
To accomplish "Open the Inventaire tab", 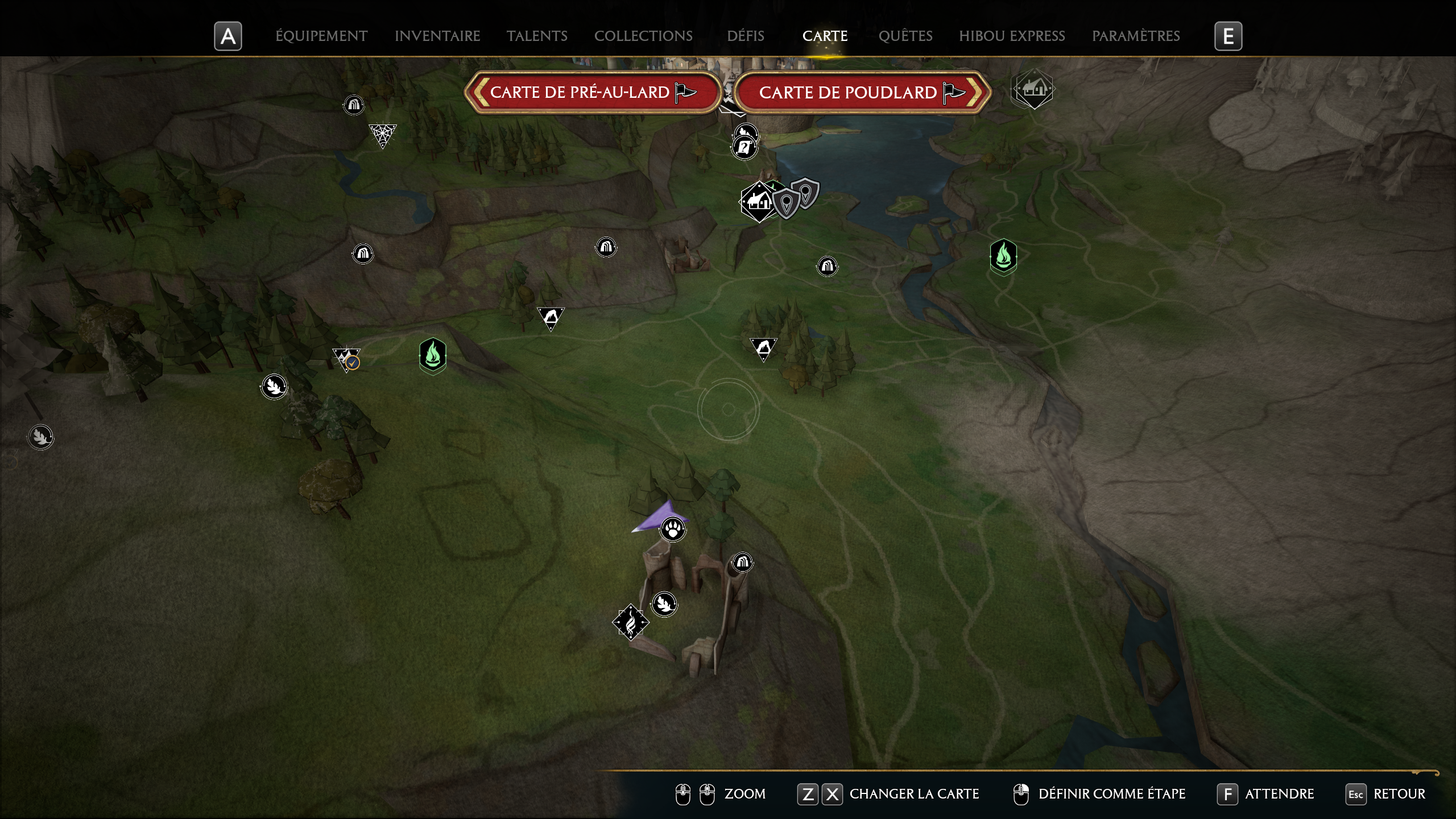I will tap(437, 36).
